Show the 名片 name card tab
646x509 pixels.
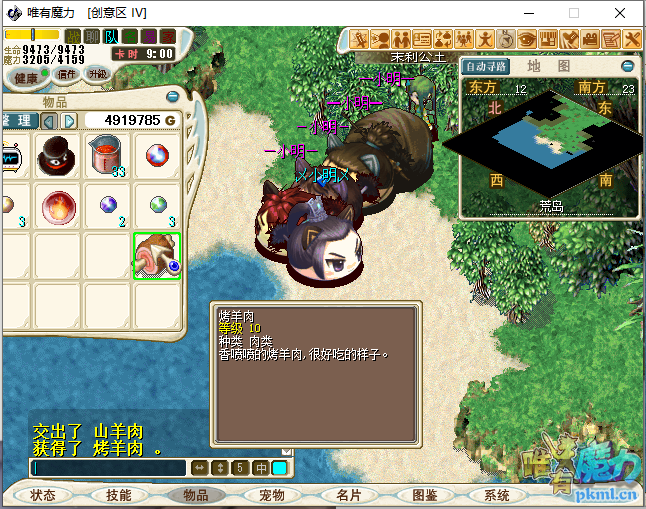(x=348, y=495)
